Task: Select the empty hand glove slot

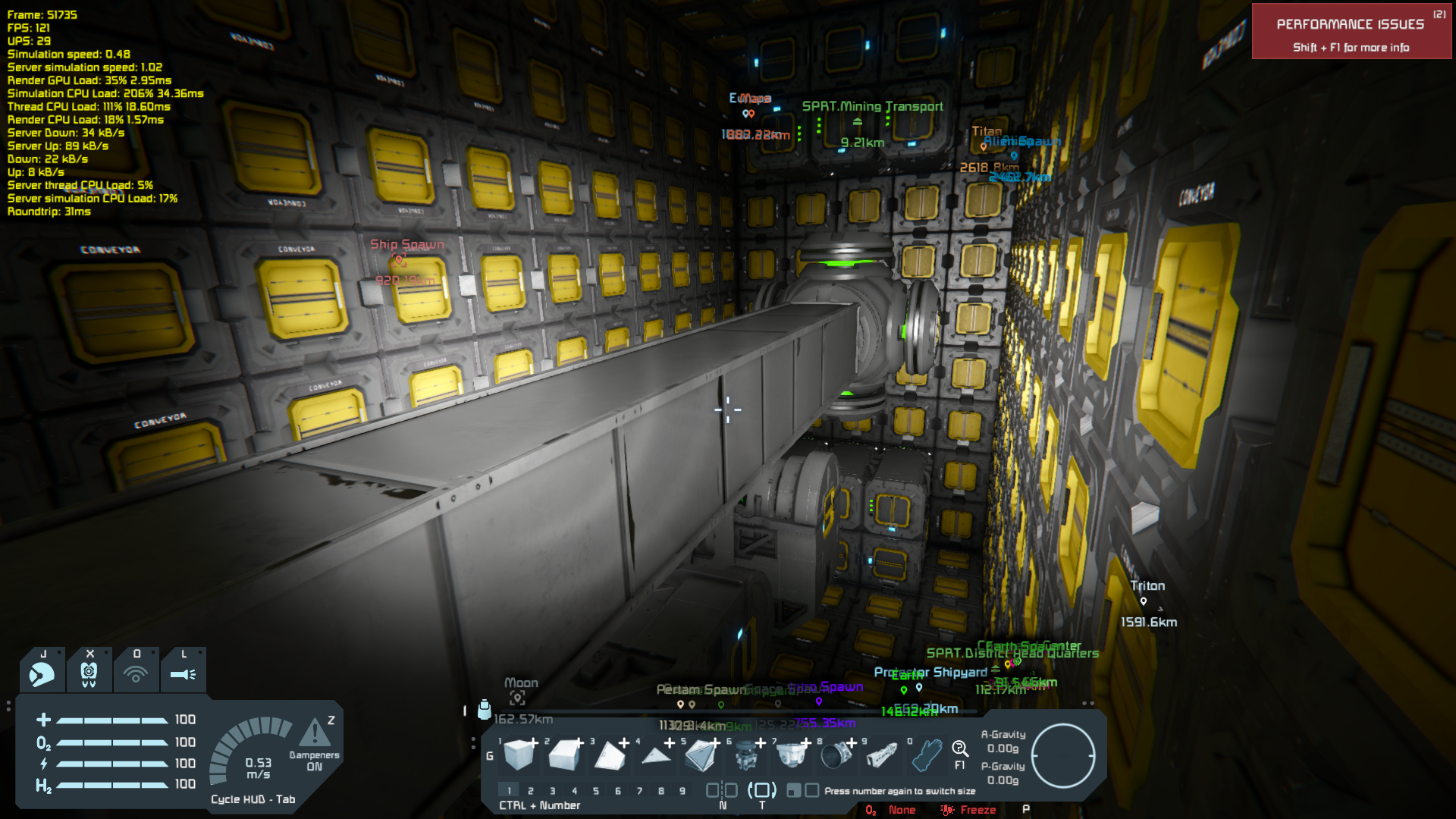Action: pos(927,755)
